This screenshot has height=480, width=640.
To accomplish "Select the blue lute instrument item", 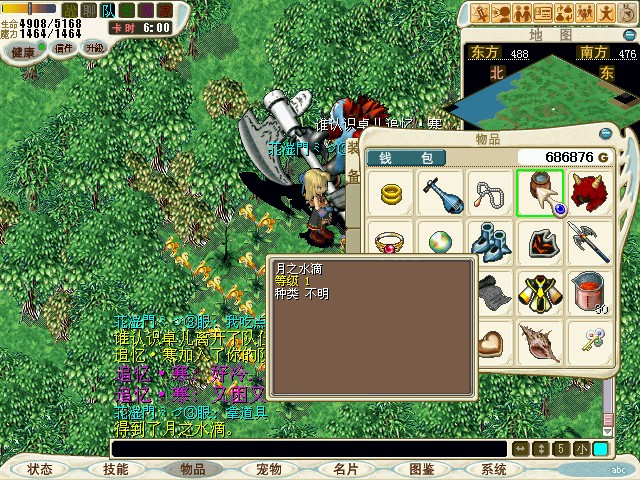I will click(x=439, y=192).
